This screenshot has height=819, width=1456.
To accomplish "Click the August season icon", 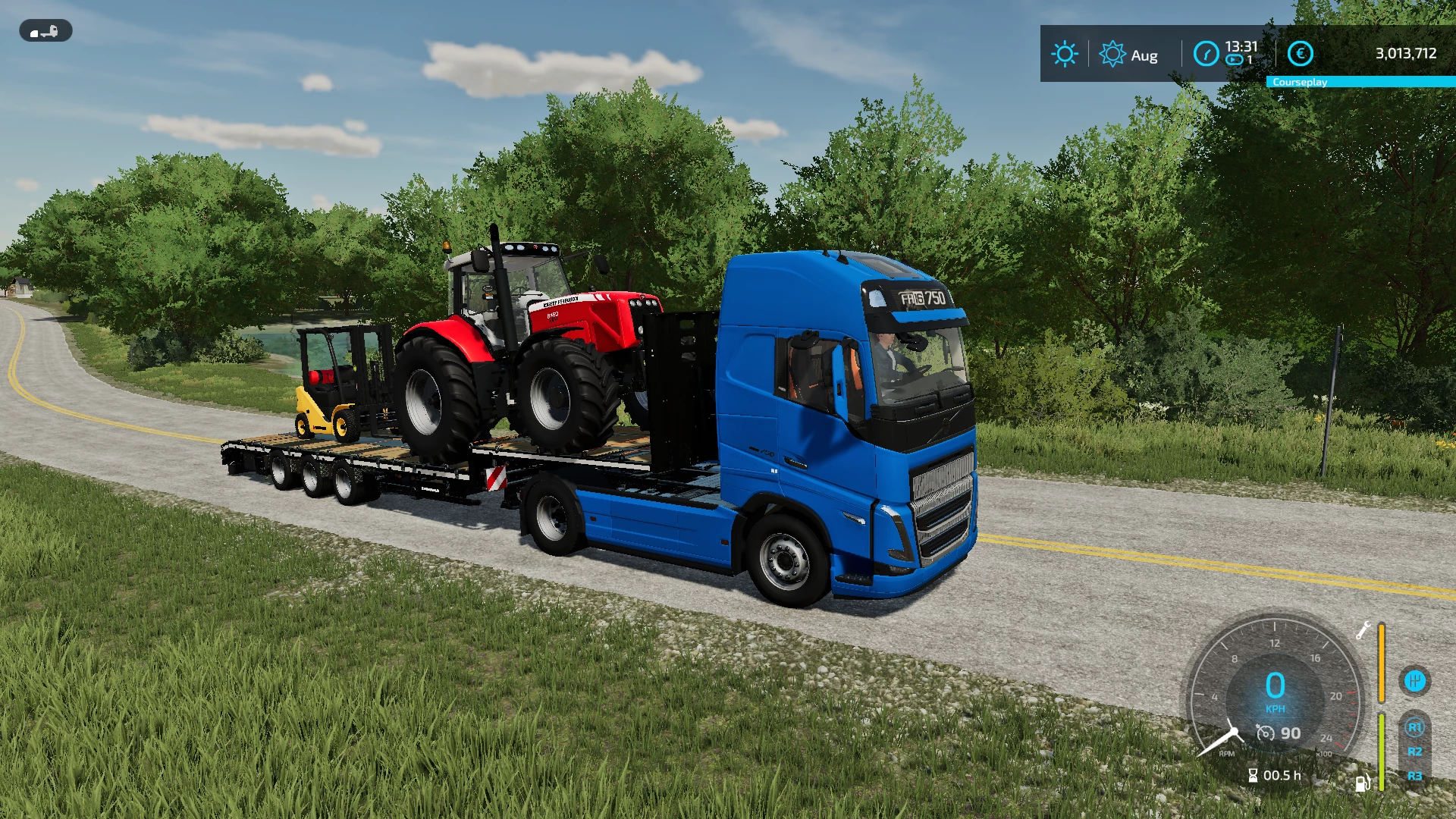I will click(x=1112, y=52).
